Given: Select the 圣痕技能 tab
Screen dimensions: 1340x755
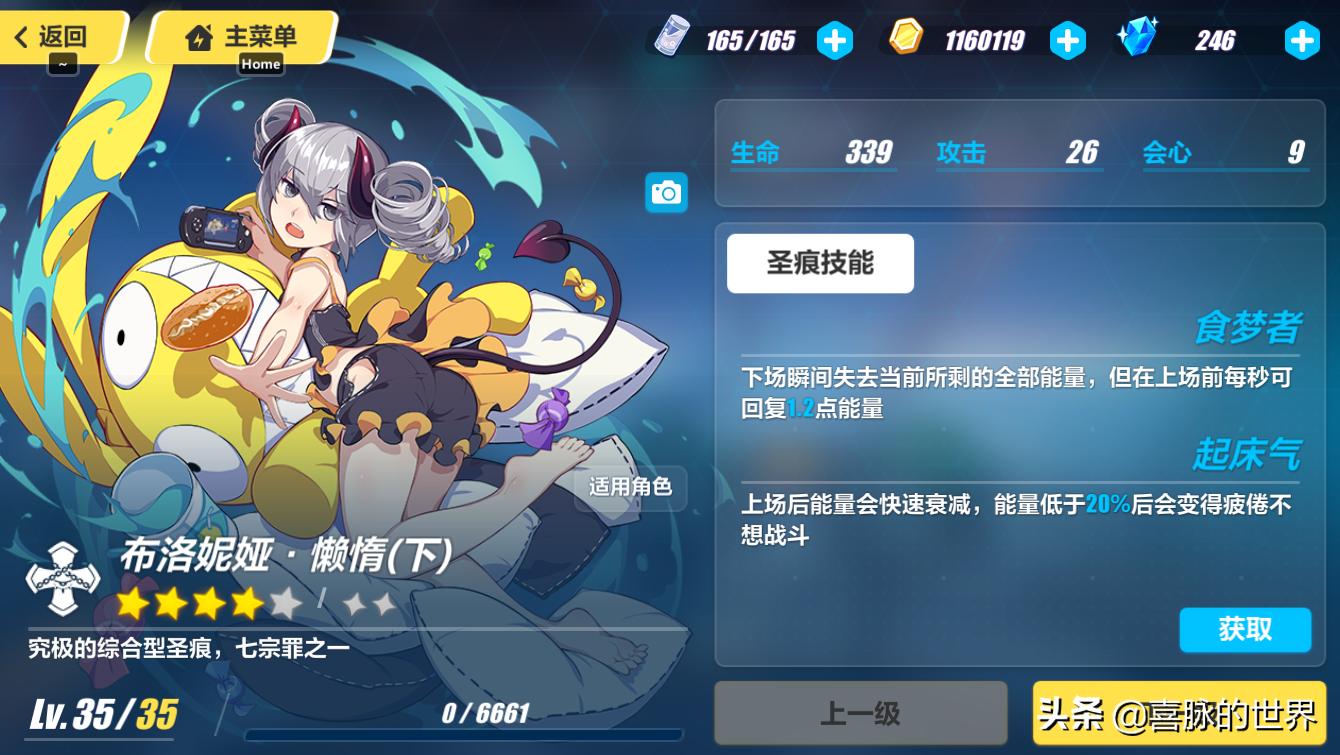Looking at the screenshot, I should pyautogui.click(x=820, y=263).
